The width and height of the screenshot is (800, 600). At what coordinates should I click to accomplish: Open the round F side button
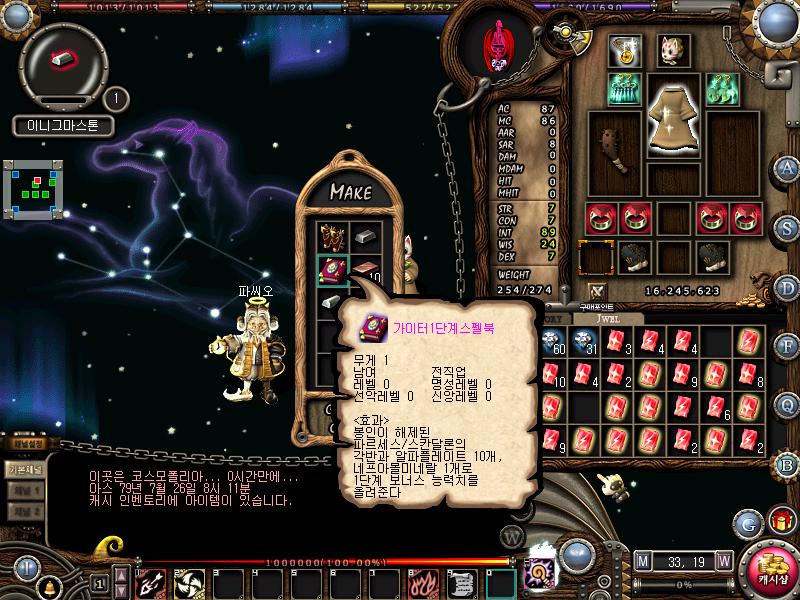click(x=787, y=347)
